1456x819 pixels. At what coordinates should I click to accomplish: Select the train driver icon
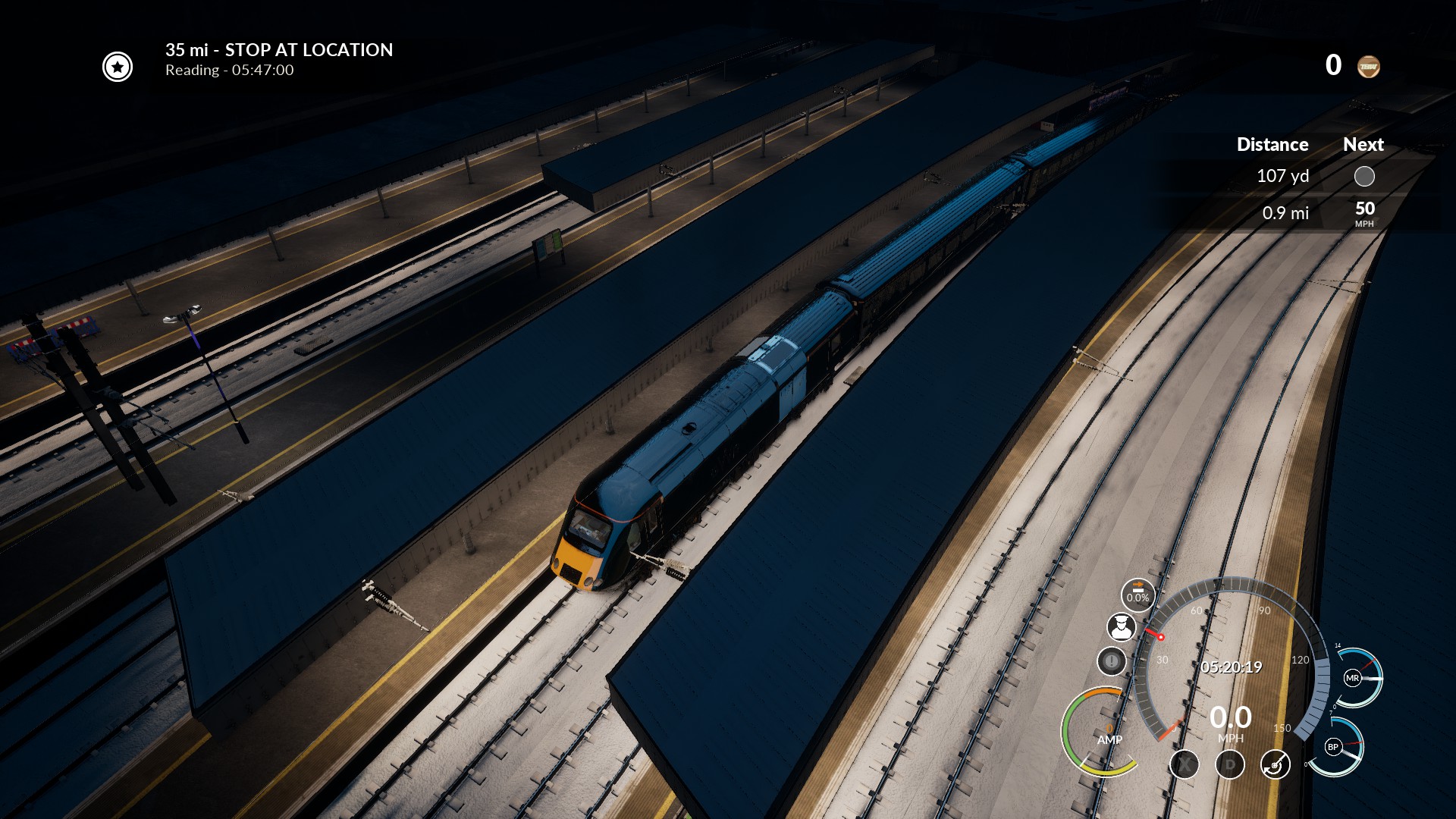pyautogui.click(x=1121, y=627)
